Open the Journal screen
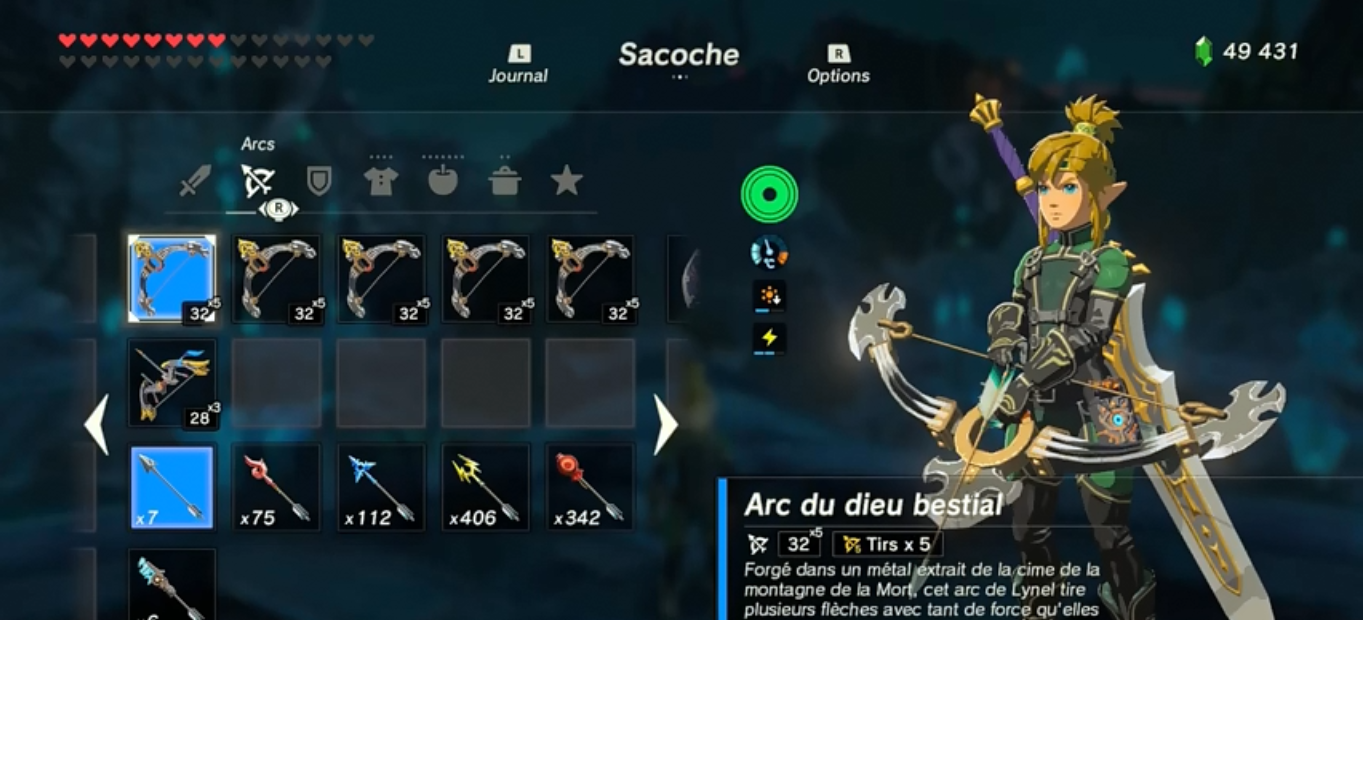This screenshot has height=768, width=1366. (x=518, y=65)
